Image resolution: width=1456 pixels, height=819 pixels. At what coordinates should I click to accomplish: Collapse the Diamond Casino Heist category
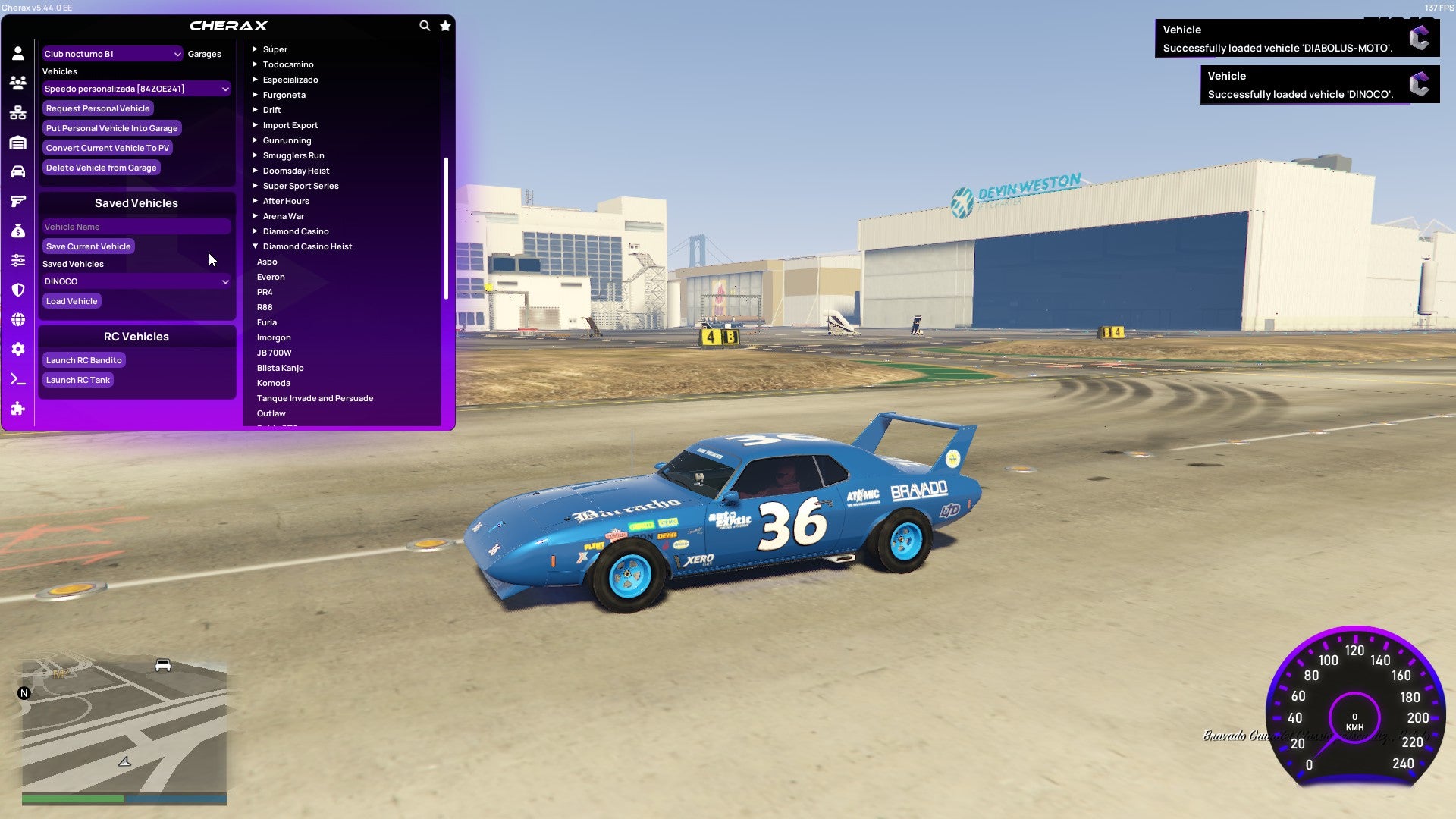pos(307,246)
